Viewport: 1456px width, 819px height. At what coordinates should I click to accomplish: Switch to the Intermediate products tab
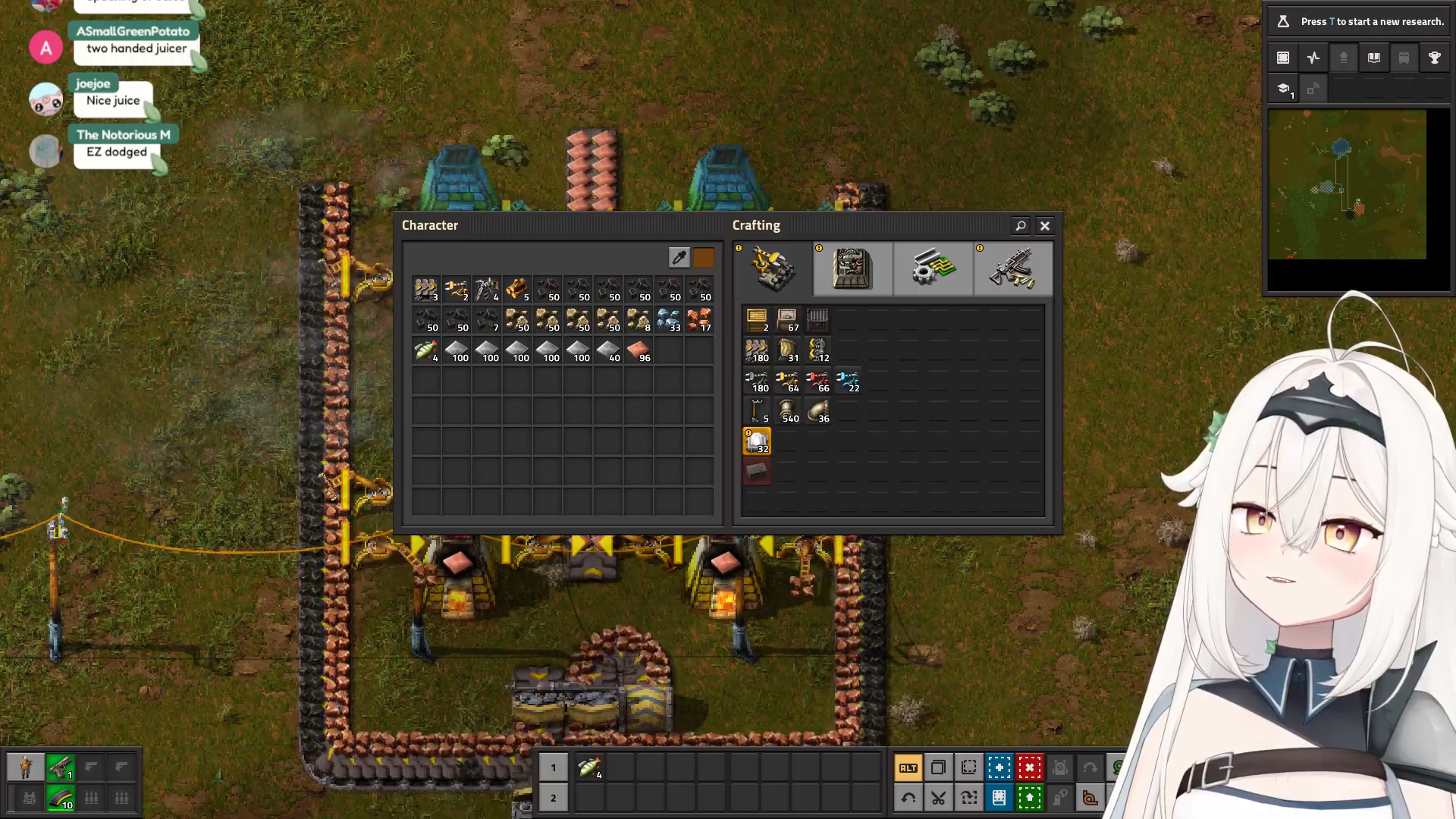click(x=933, y=268)
